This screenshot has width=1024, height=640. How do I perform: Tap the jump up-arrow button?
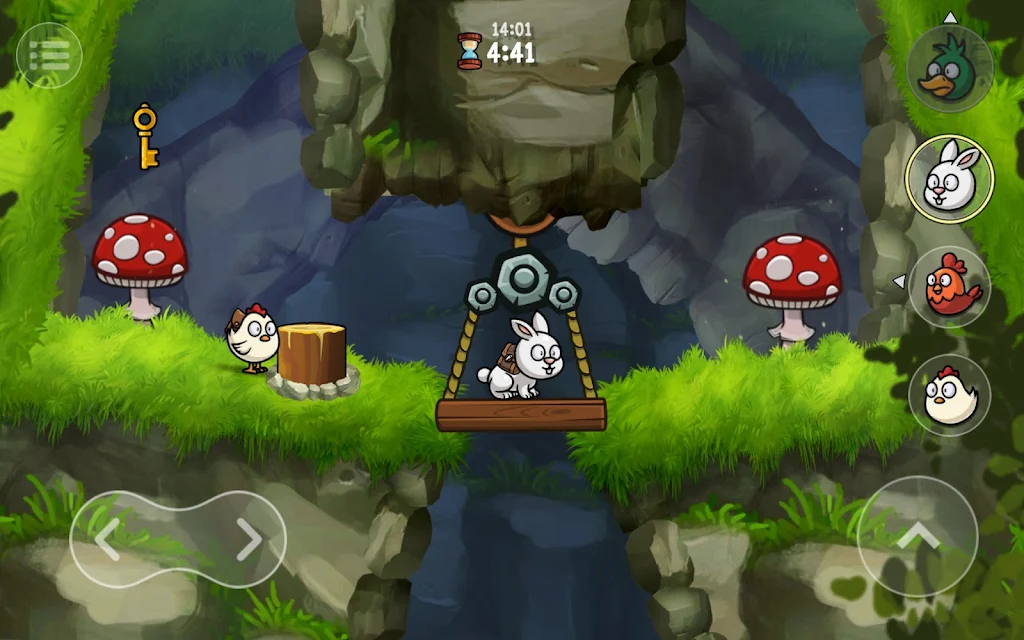click(917, 537)
